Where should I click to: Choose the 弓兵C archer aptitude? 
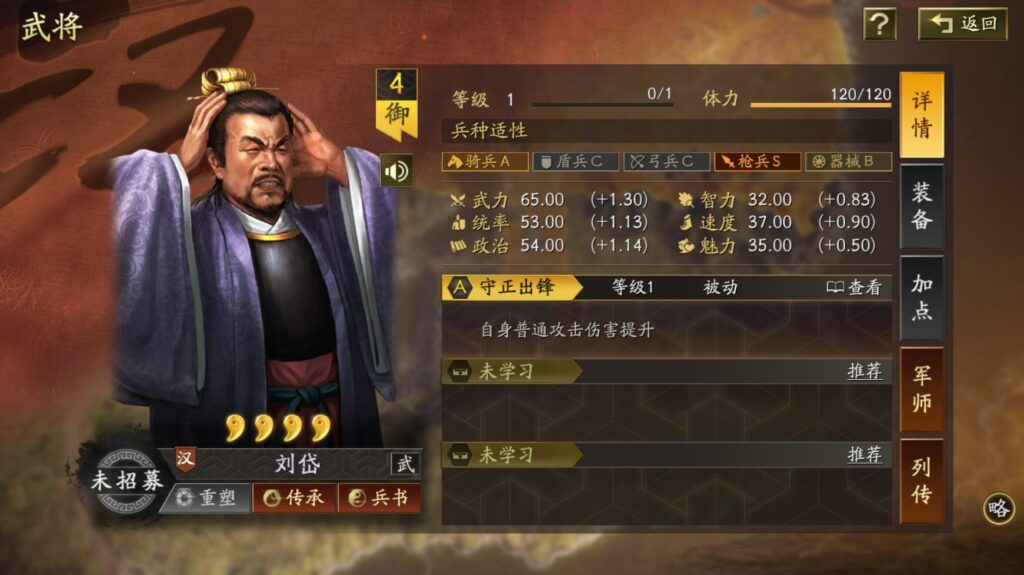tap(667, 161)
